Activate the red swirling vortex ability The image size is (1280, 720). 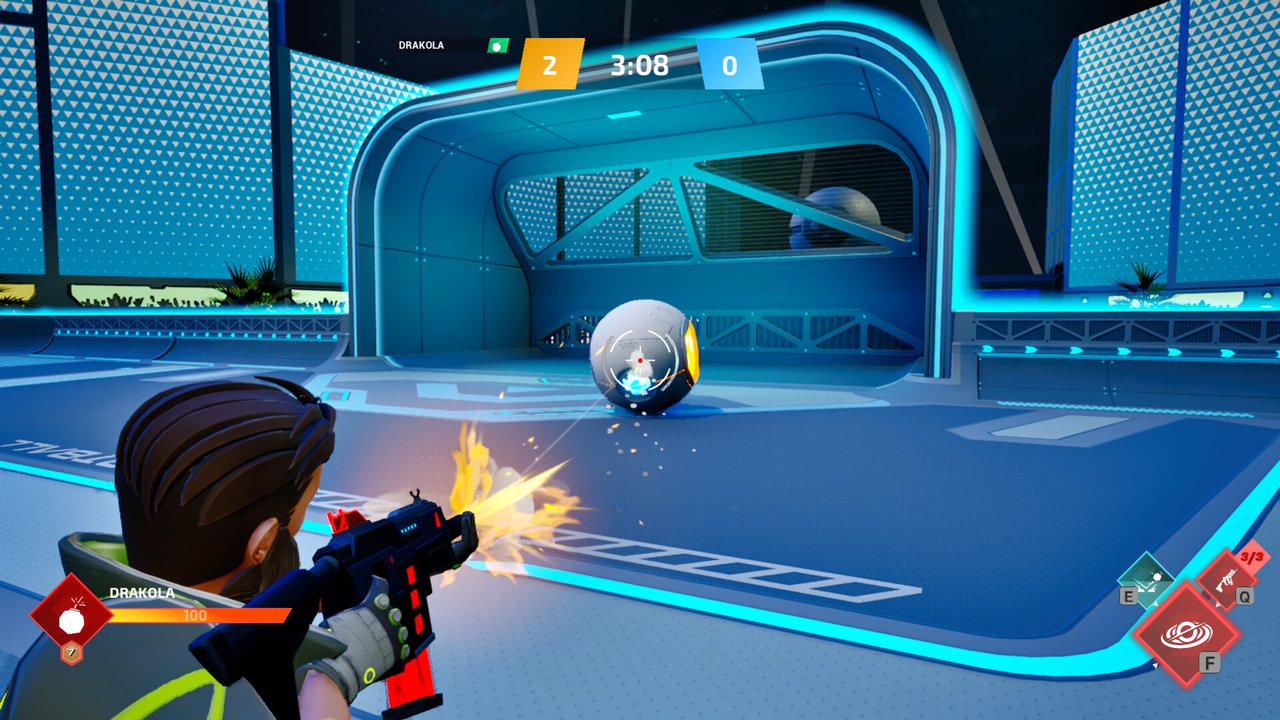pos(1186,634)
